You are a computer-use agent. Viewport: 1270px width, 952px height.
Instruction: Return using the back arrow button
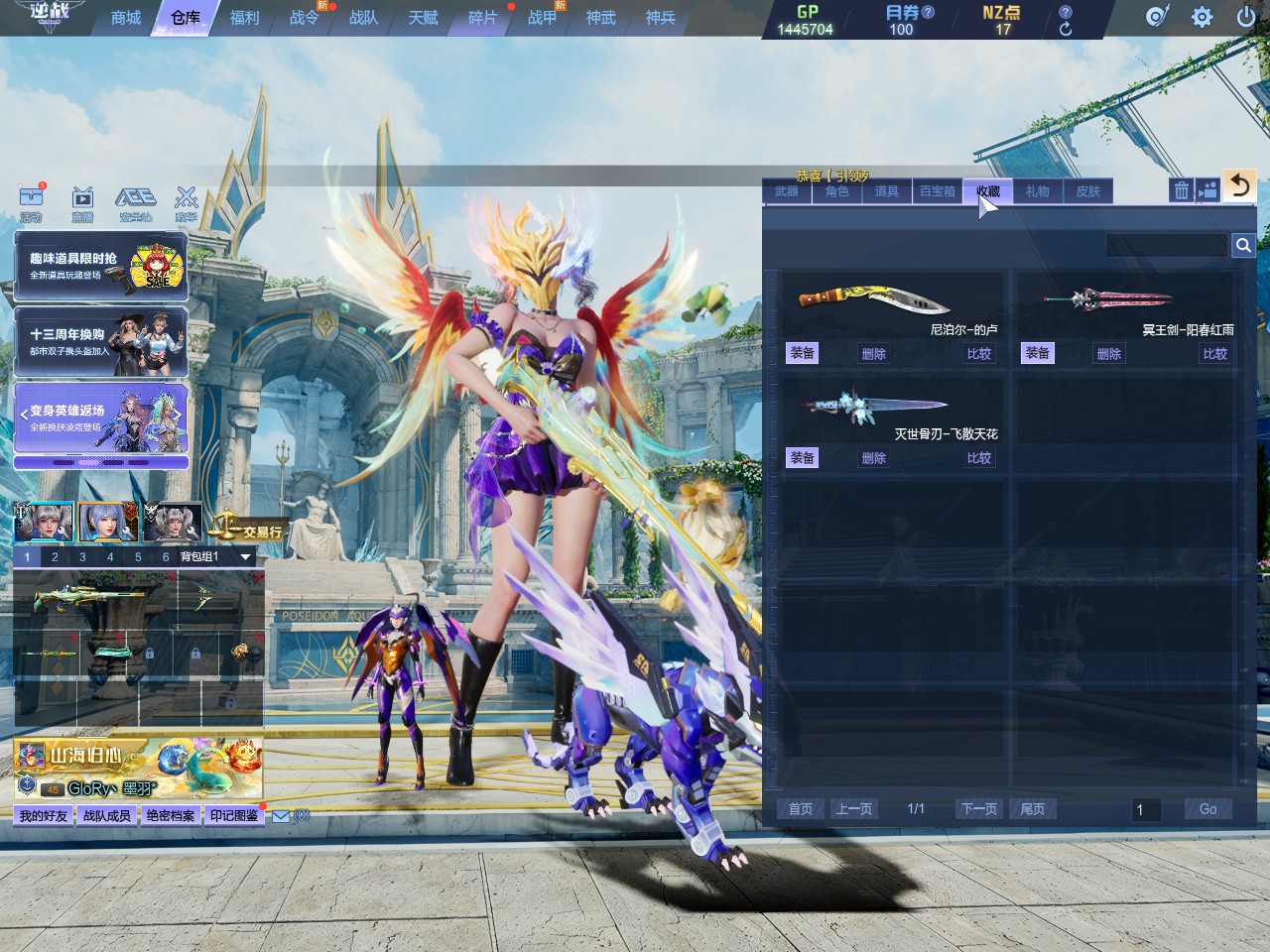(x=1239, y=185)
